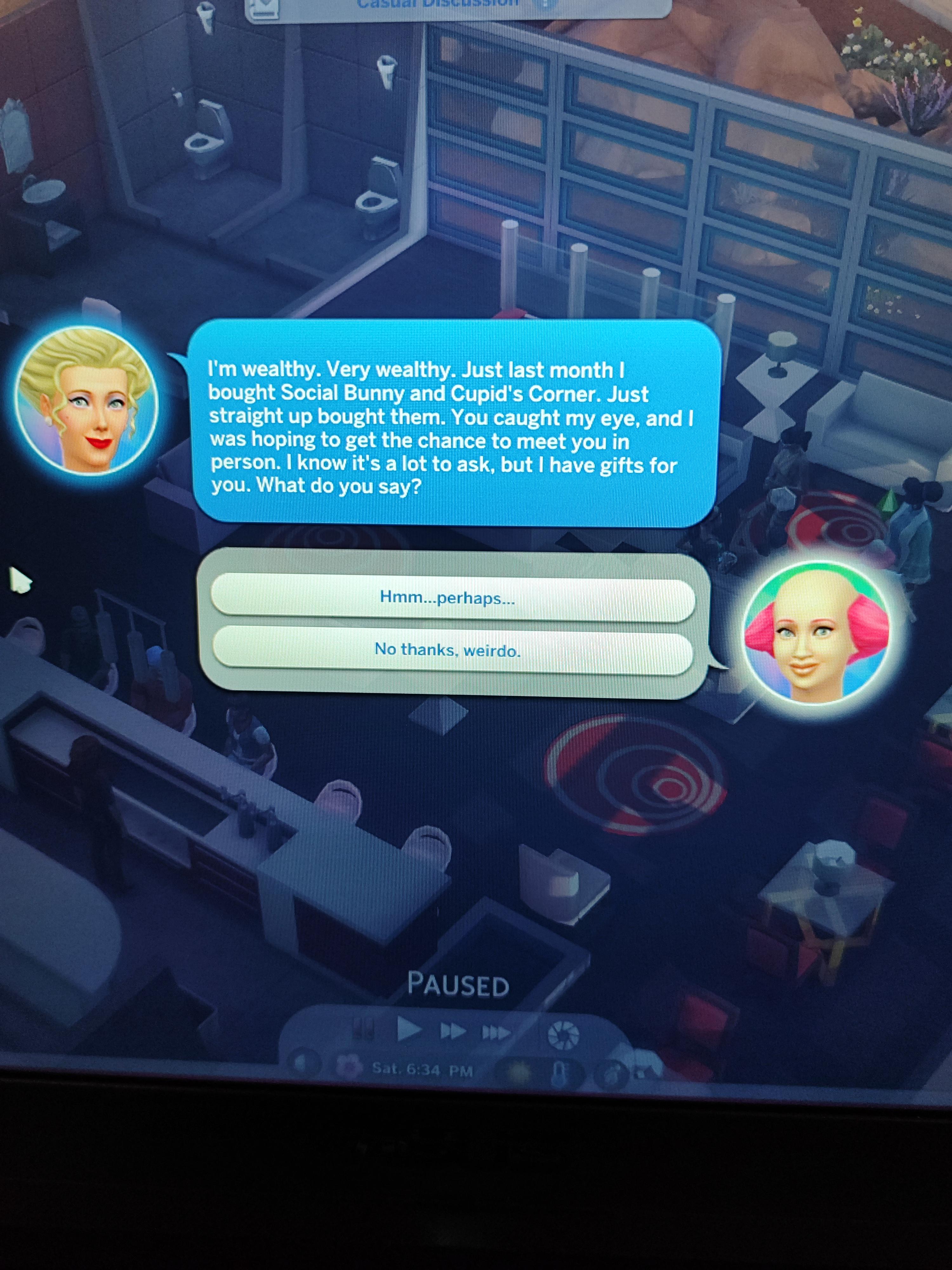Set game speed to fast forward
952x1270 pixels.
point(453,1032)
